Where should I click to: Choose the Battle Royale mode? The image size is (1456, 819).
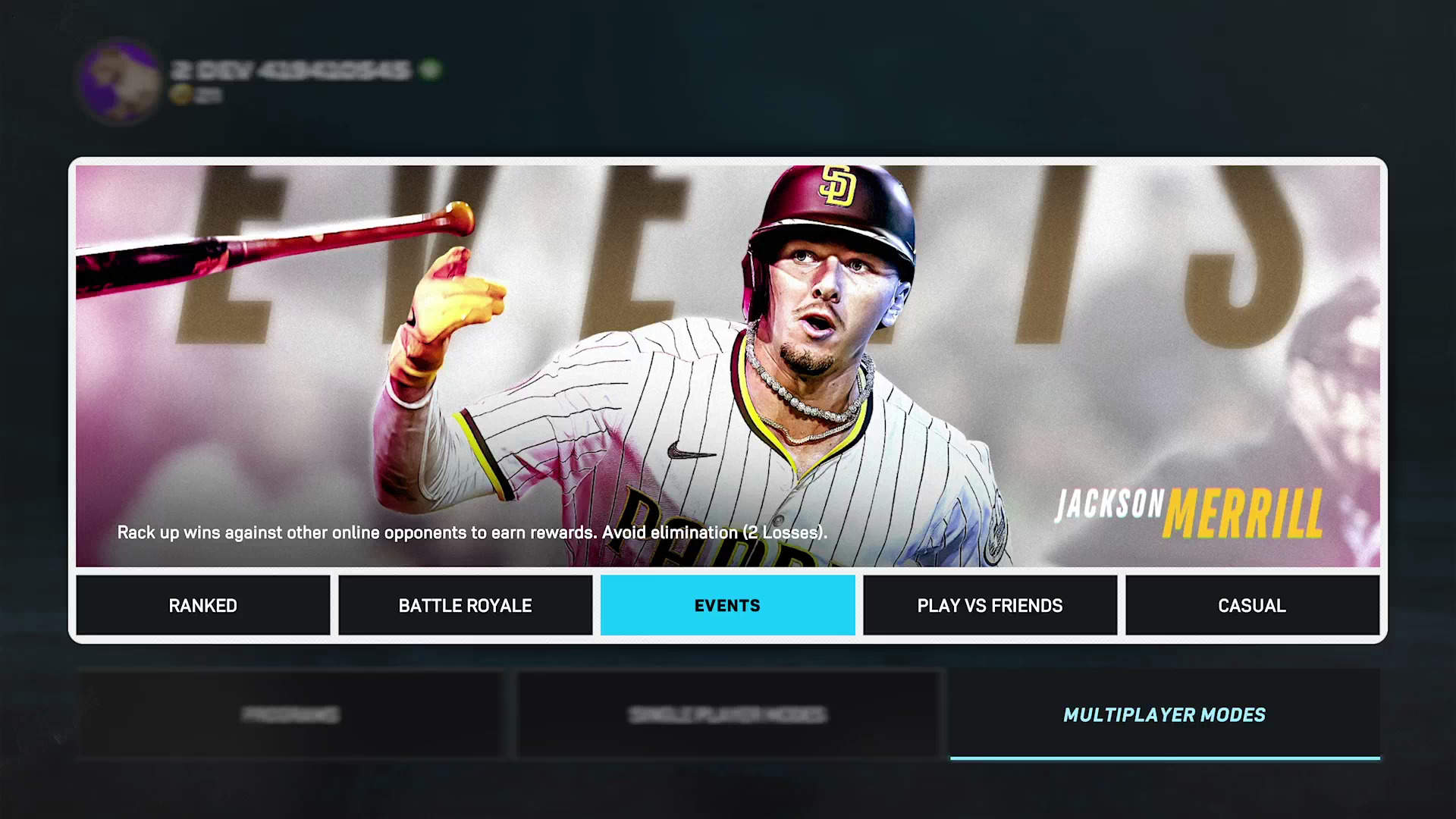465,605
